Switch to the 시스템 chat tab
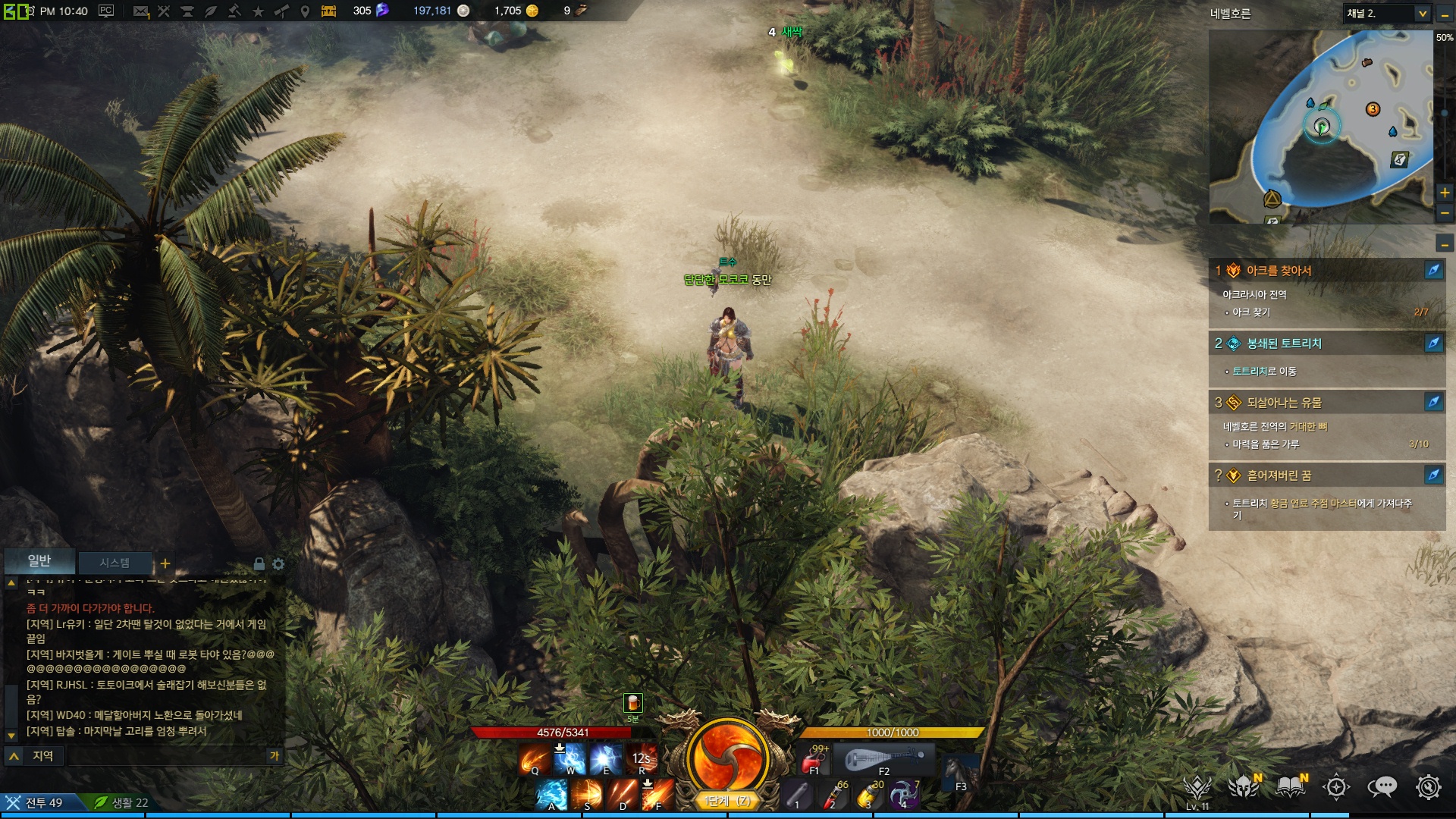 [x=115, y=563]
